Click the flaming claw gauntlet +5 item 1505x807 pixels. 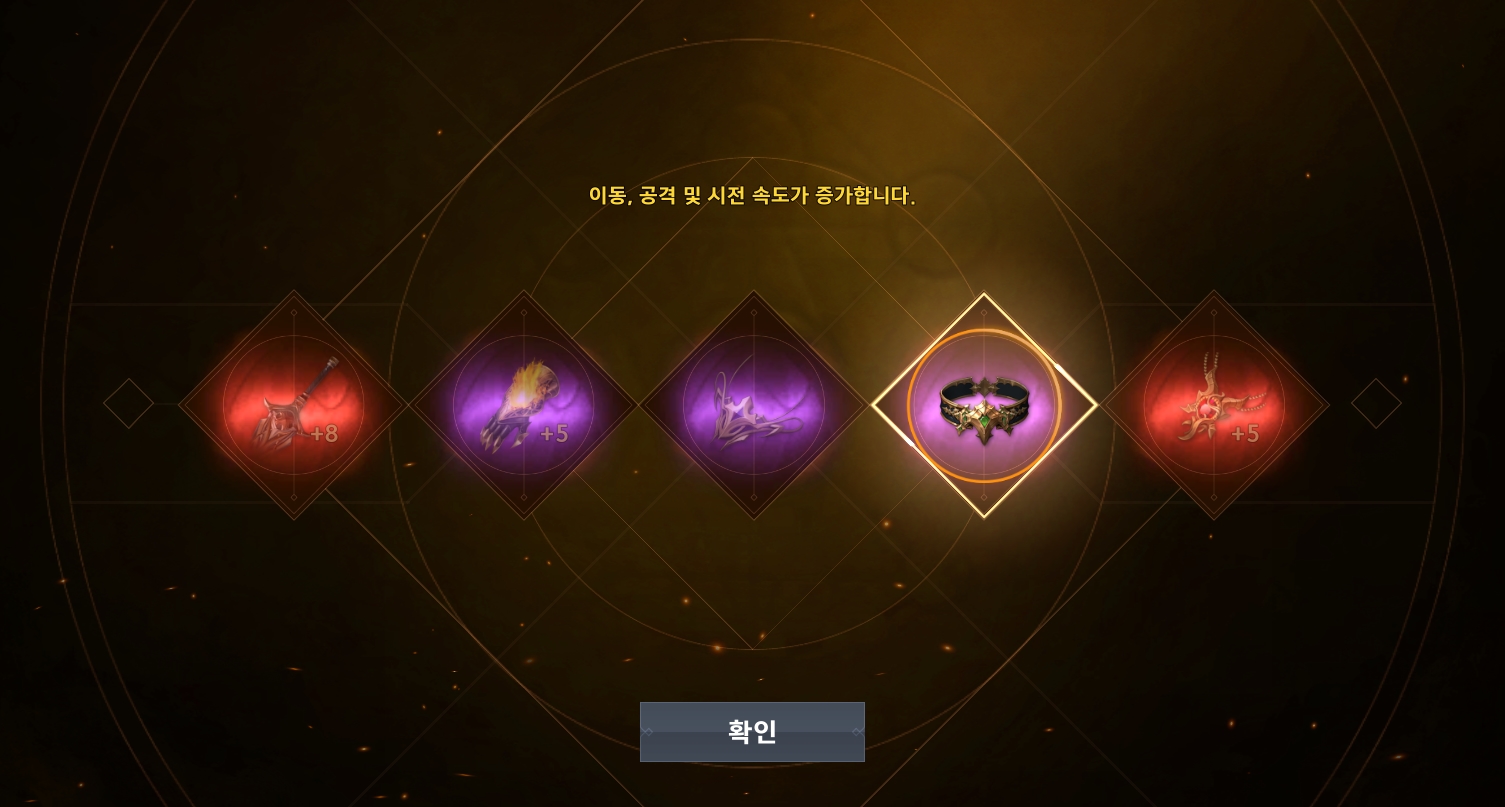524,404
